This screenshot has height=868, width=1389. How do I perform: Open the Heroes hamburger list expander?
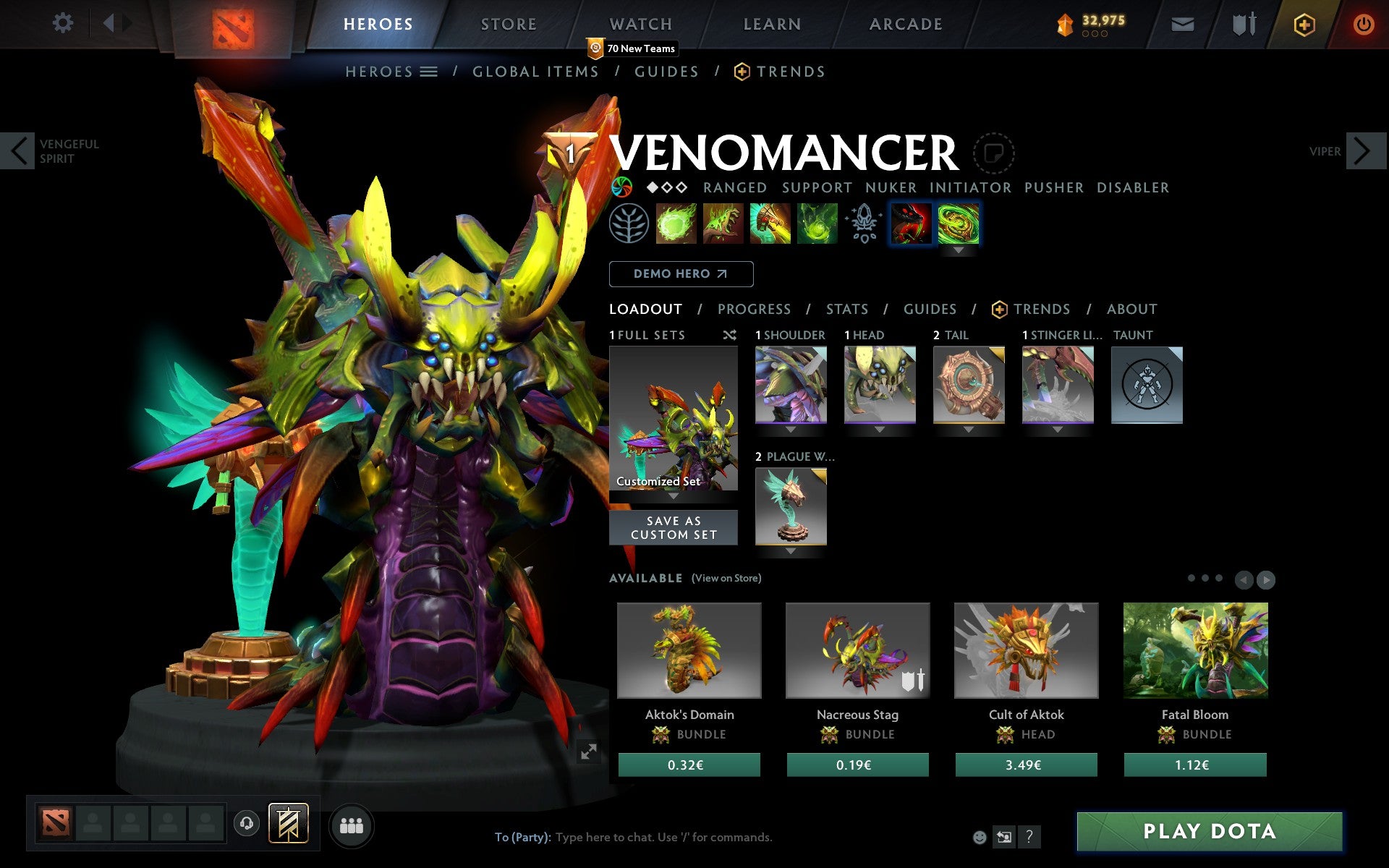coord(430,72)
